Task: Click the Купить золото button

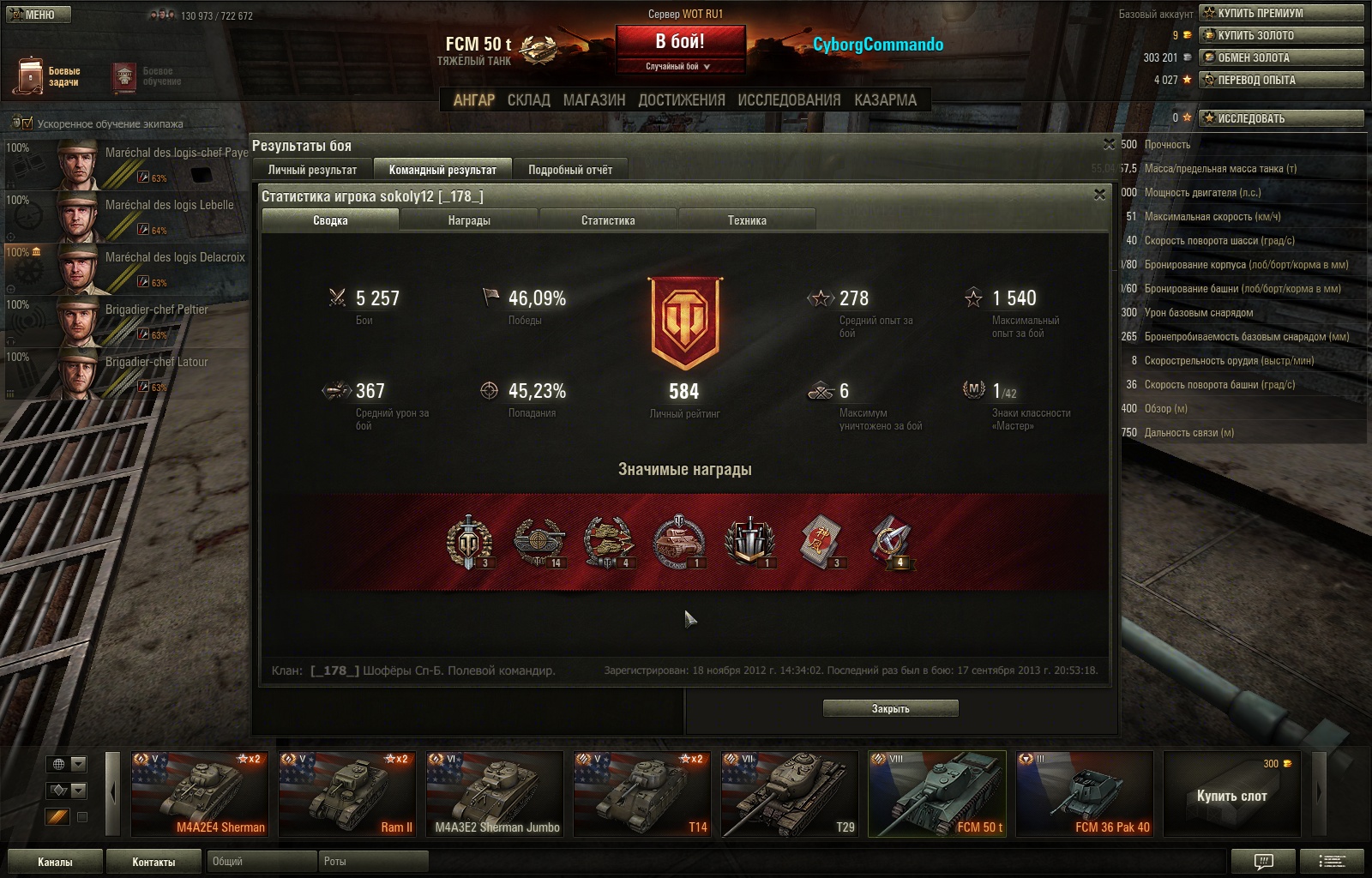Action: click(1281, 35)
